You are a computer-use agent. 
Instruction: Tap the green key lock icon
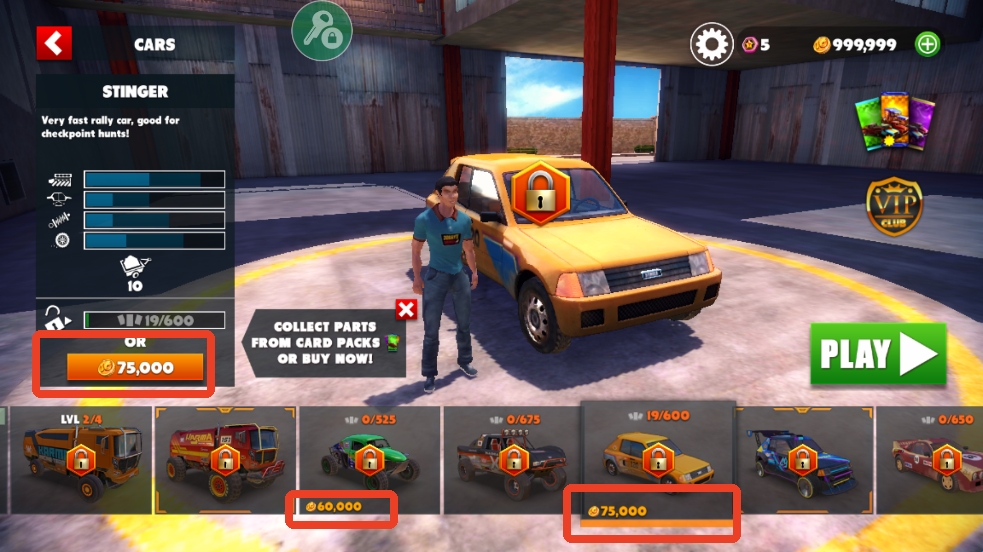click(319, 32)
